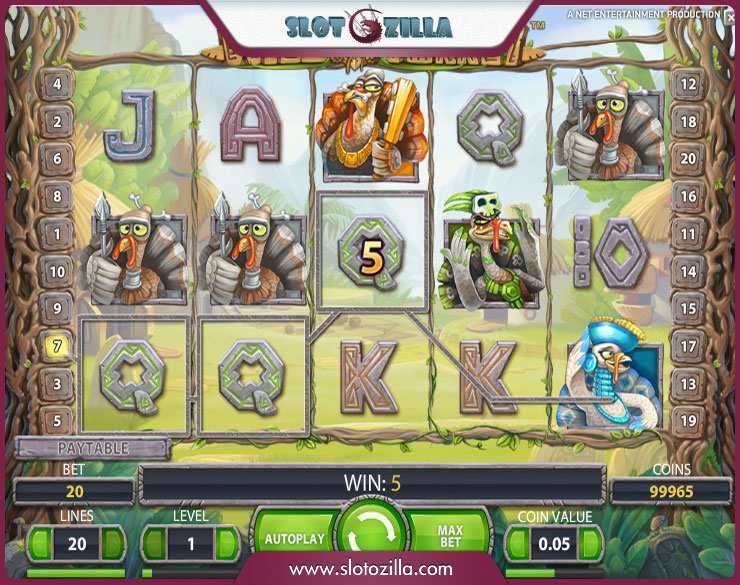The height and width of the screenshot is (585, 740).
Task: Choose payline number 12
Action: pos(687,84)
